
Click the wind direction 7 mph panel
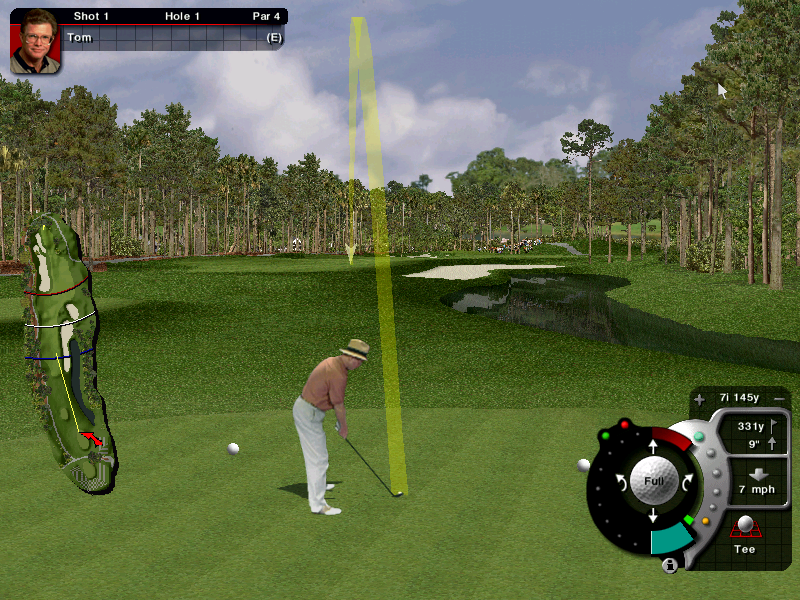click(756, 480)
